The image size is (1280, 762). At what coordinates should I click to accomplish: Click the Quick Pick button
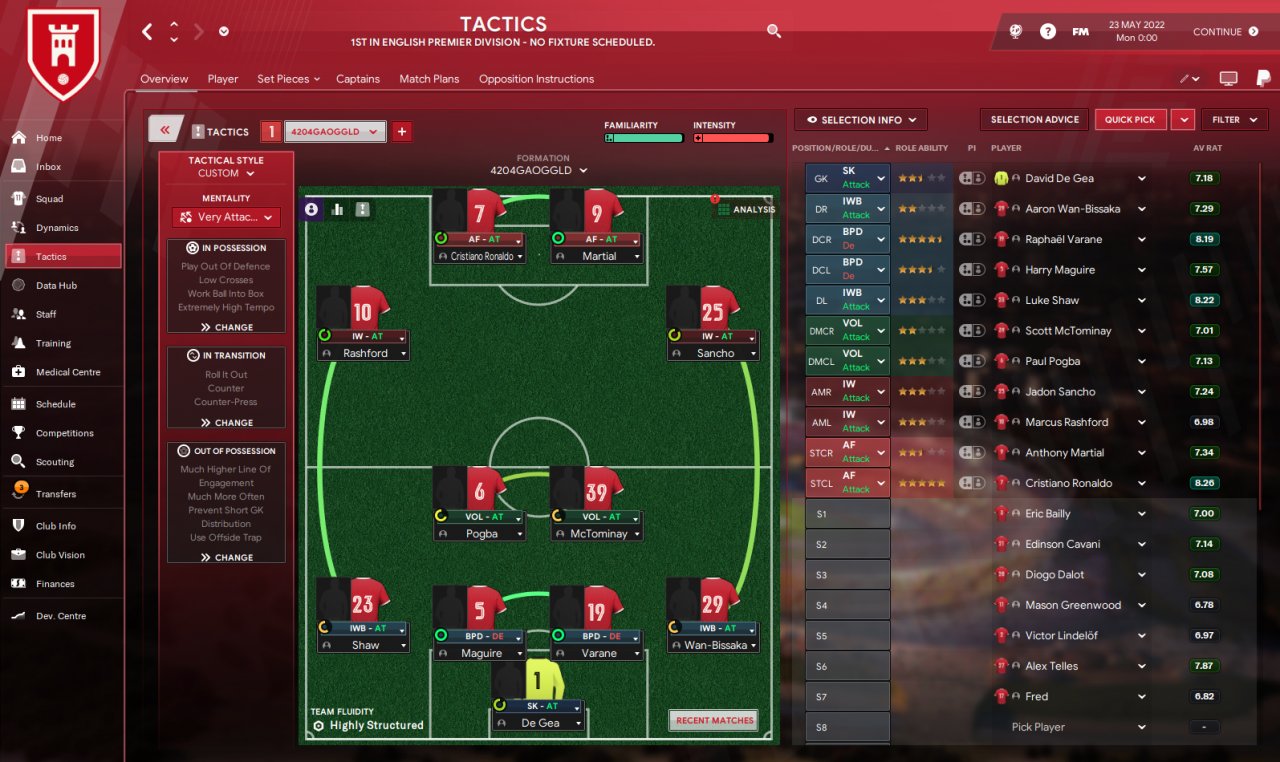[x=1130, y=120]
